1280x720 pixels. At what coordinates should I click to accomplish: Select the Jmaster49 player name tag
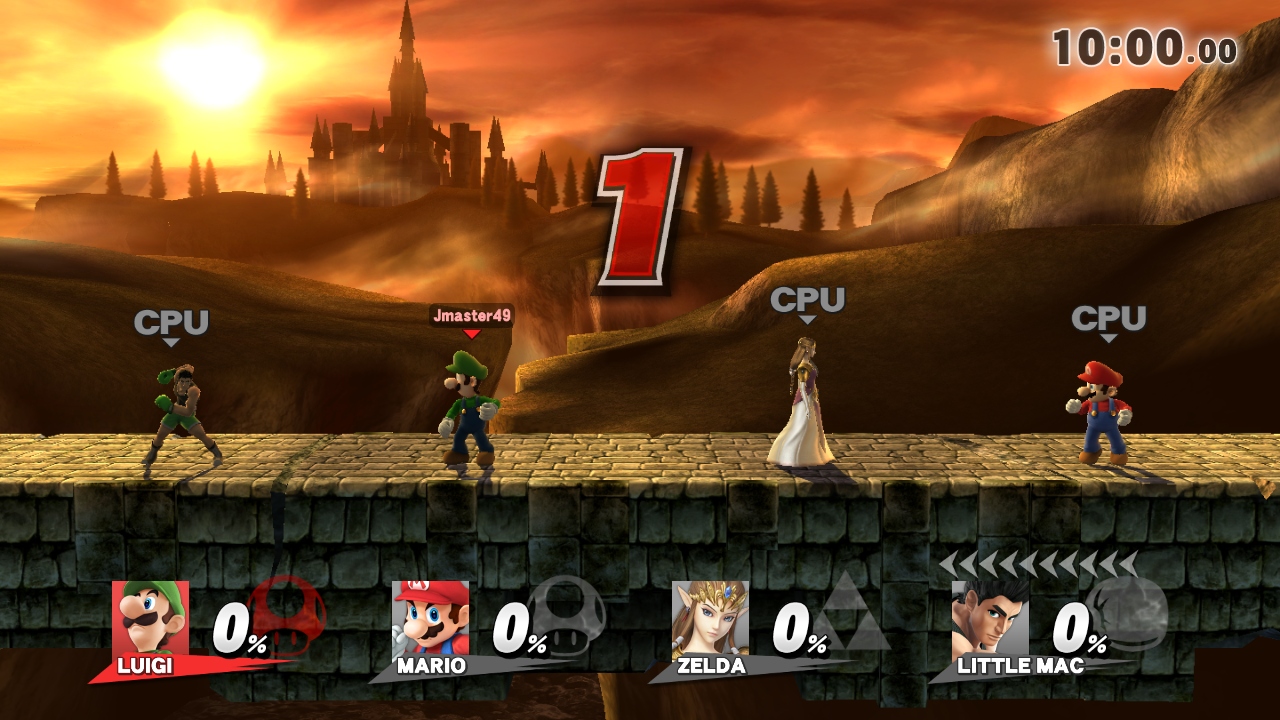[472, 316]
